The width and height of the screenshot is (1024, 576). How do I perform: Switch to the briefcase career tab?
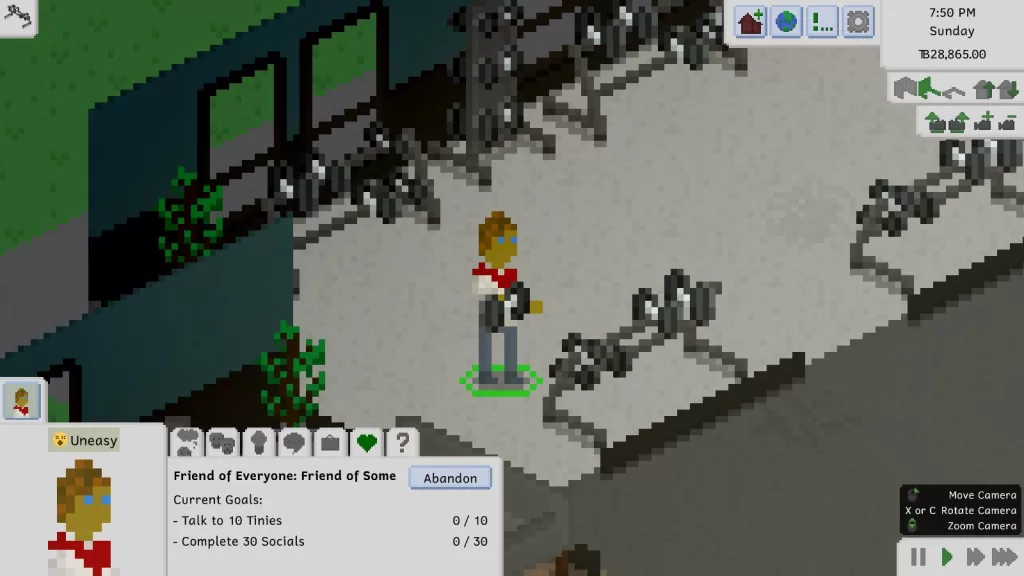pyautogui.click(x=330, y=441)
